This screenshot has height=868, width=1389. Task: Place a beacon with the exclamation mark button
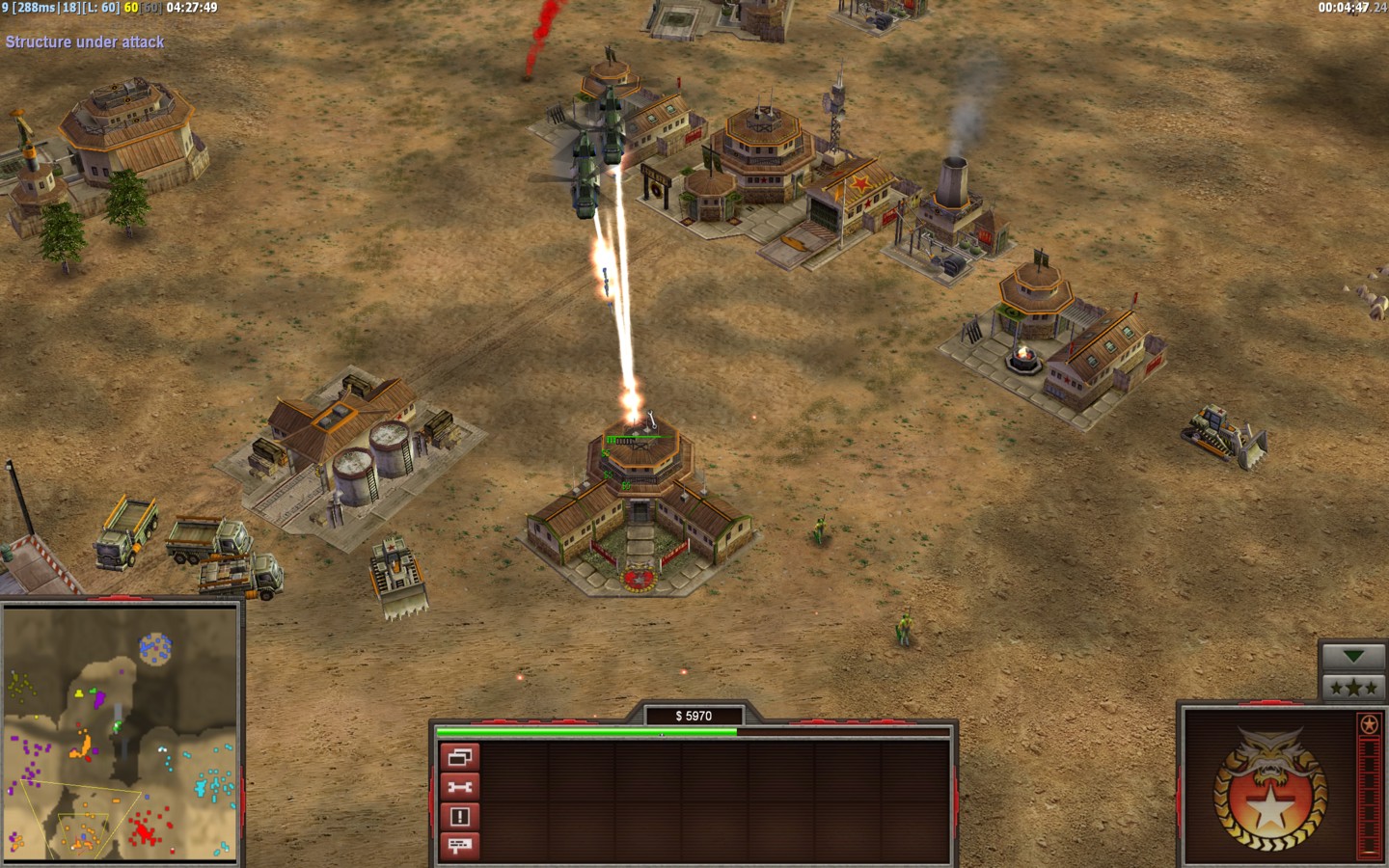click(x=459, y=817)
